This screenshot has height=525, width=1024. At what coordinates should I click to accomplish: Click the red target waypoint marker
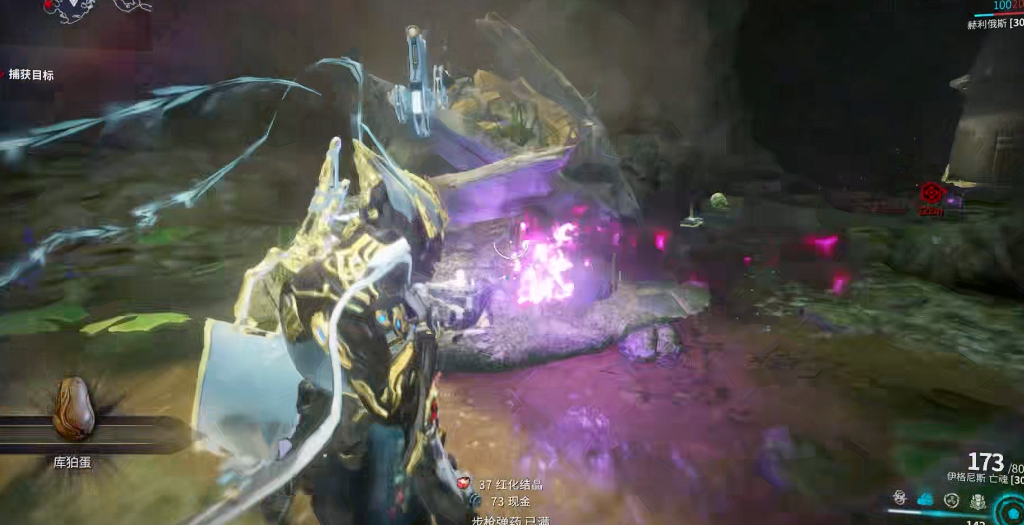click(932, 192)
